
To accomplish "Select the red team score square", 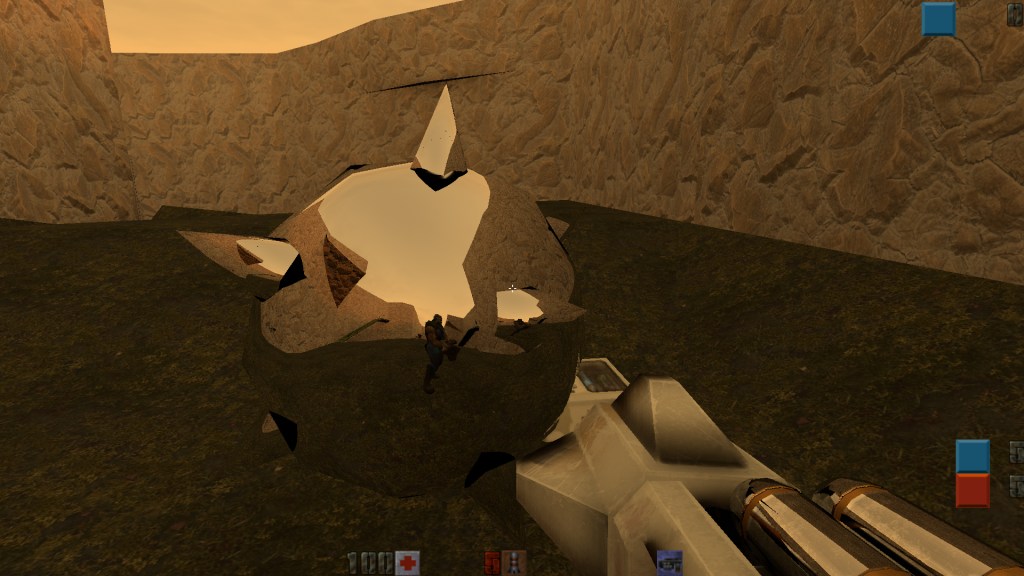I will click(972, 490).
